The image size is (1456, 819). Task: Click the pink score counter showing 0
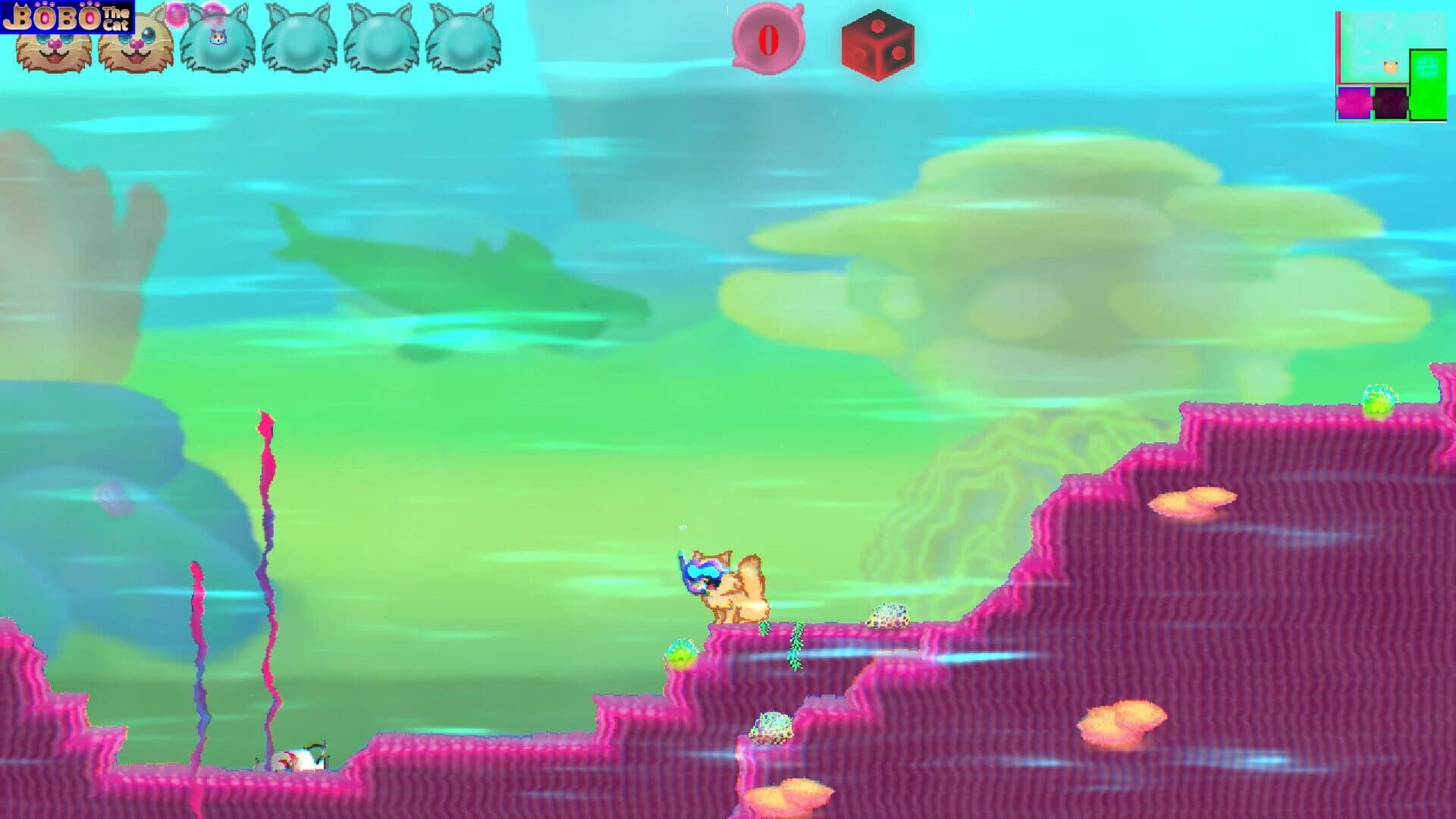[768, 41]
